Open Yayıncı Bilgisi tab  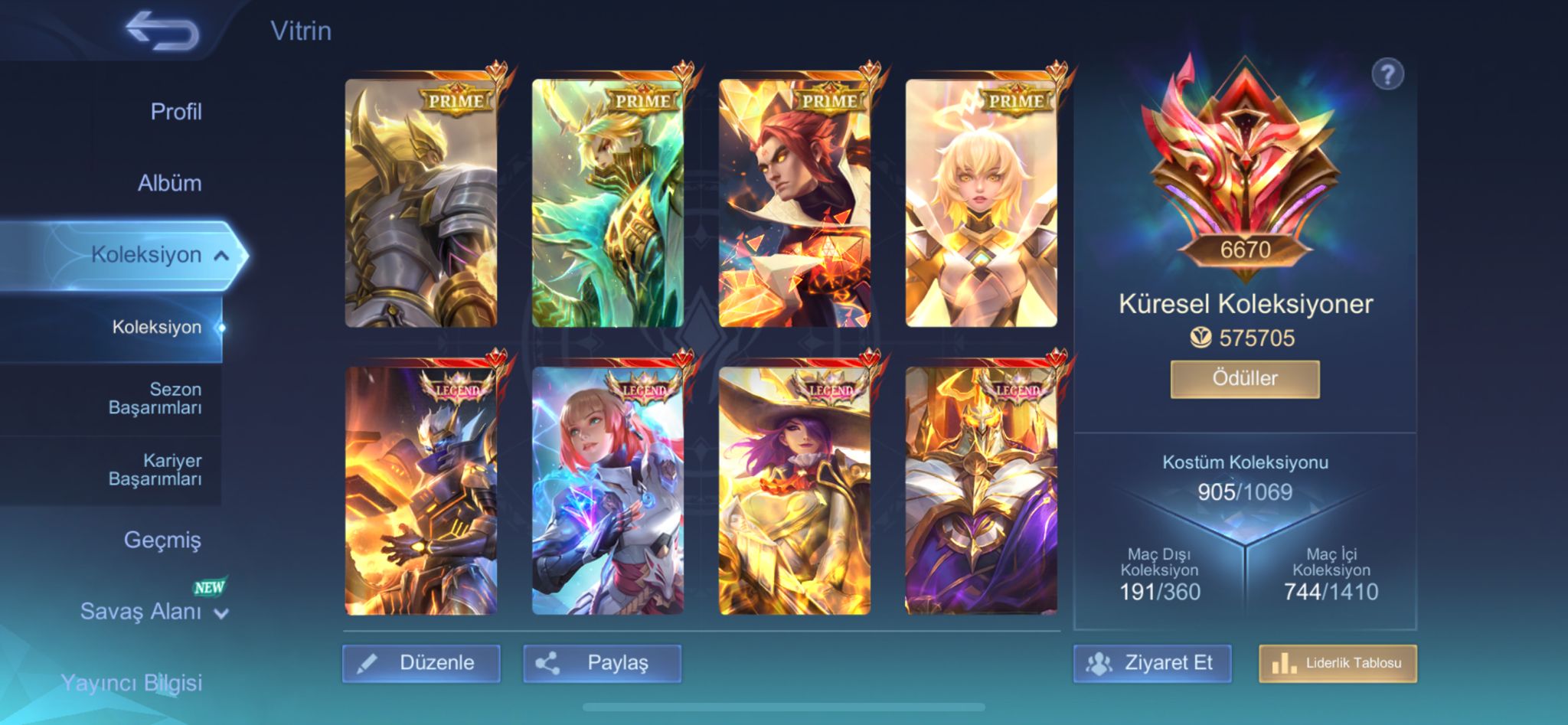coord(132,682)
